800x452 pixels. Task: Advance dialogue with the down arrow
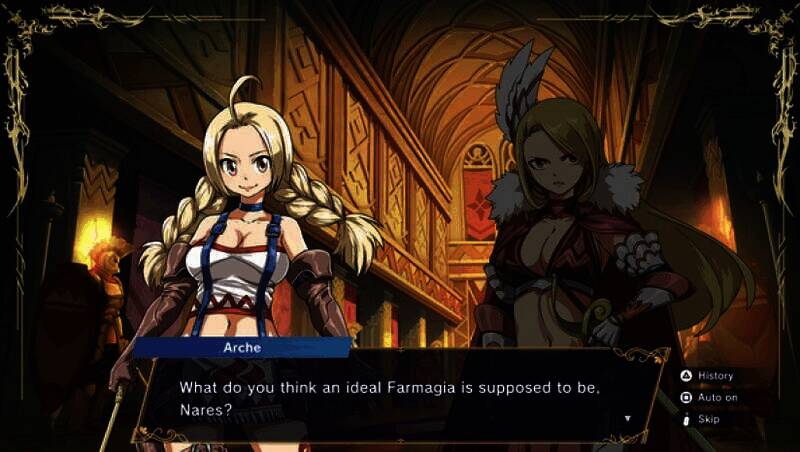[x=627, y=418]
